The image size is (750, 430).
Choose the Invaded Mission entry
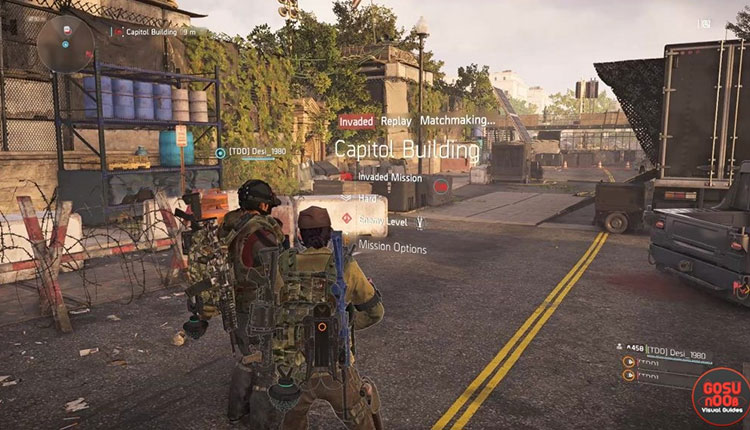(x=392, y=177)
